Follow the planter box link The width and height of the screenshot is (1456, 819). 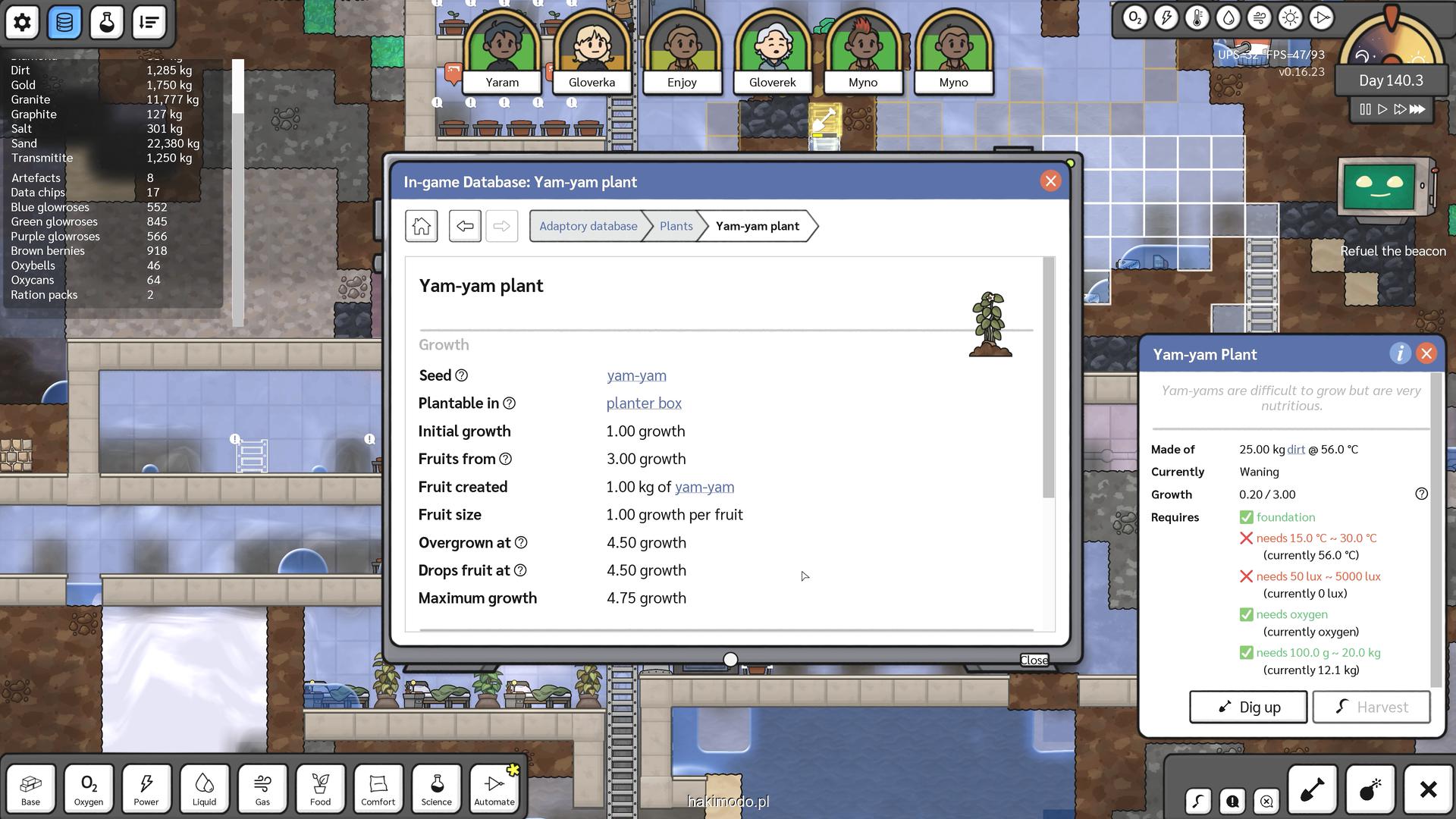(644, 403)
